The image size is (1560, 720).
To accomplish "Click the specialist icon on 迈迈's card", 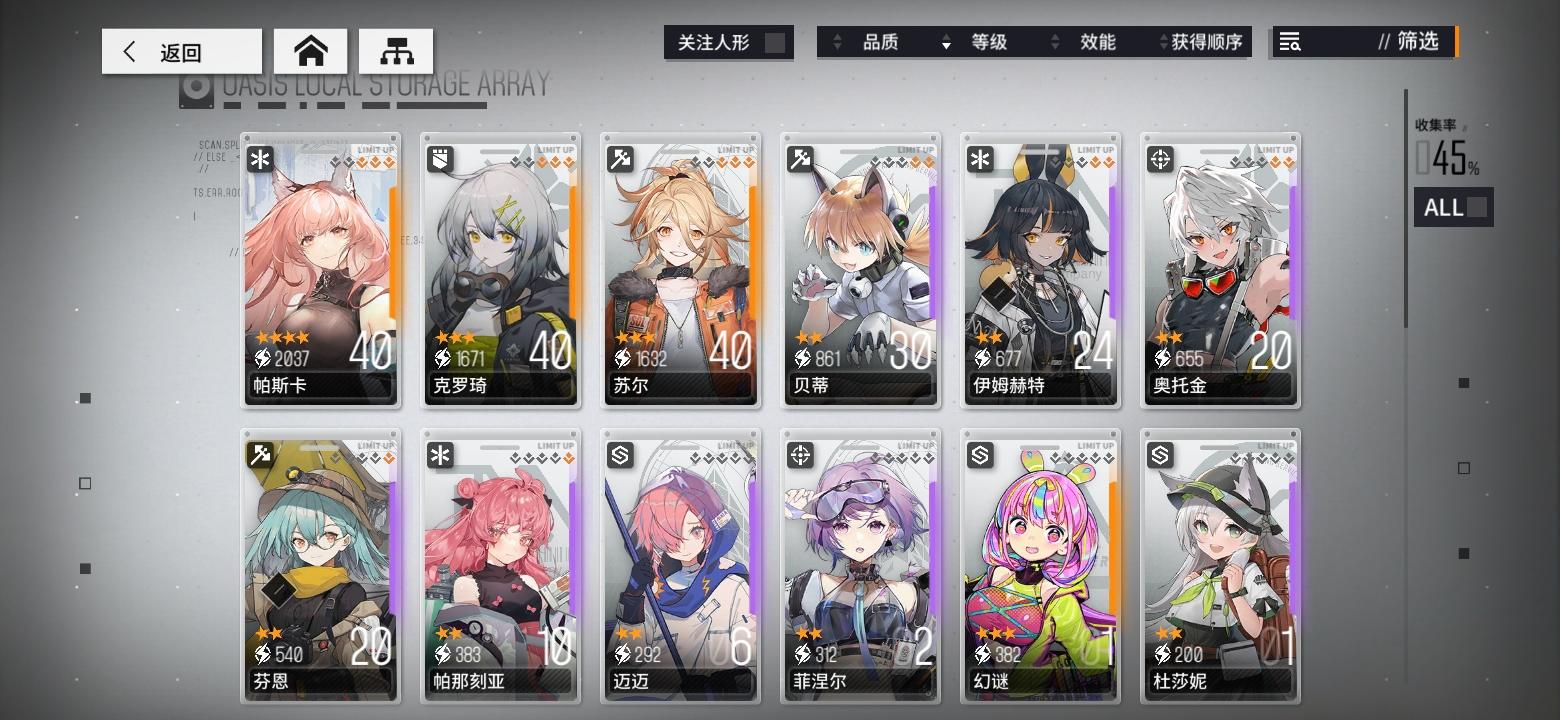I will pyautogui.click(x=622, y=453).
